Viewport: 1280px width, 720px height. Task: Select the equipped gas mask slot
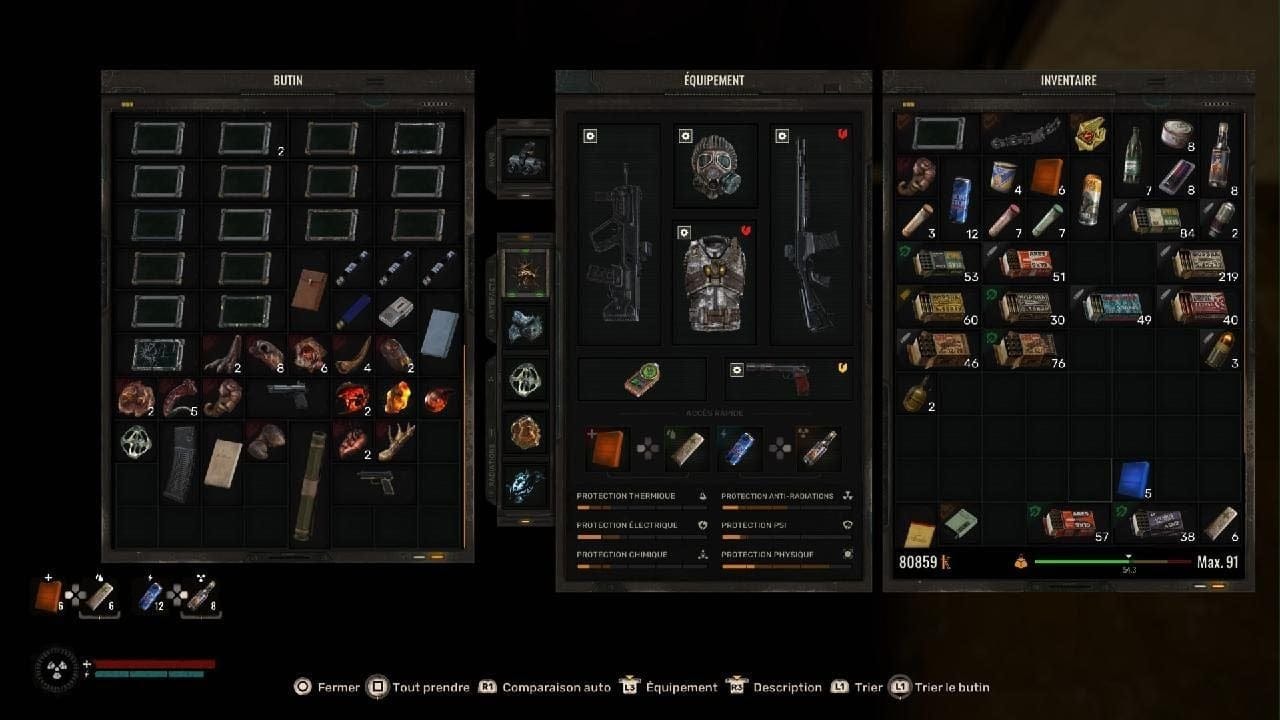pos(714,164)
